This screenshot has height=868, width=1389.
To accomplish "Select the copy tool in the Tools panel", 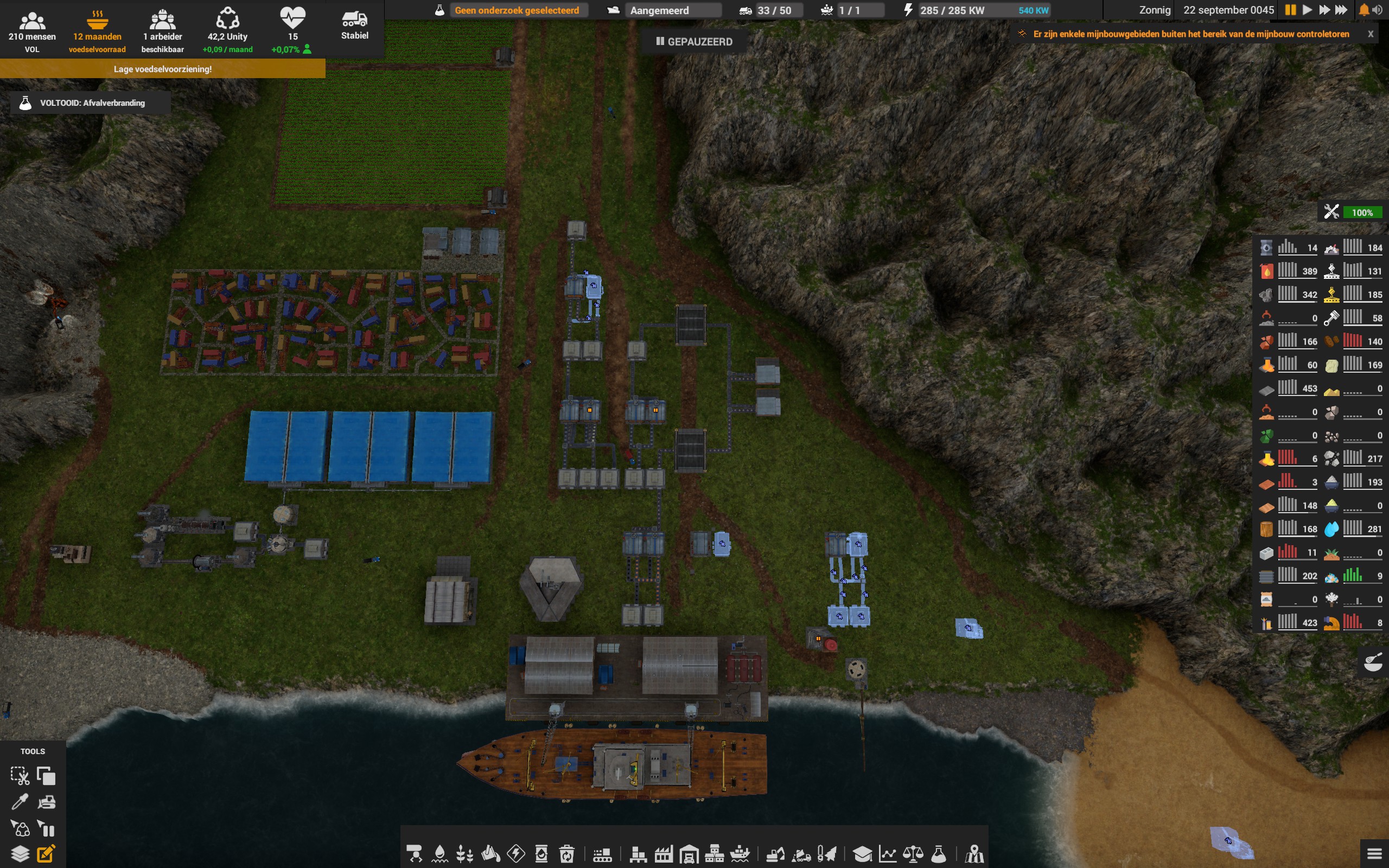I will 46,775.
